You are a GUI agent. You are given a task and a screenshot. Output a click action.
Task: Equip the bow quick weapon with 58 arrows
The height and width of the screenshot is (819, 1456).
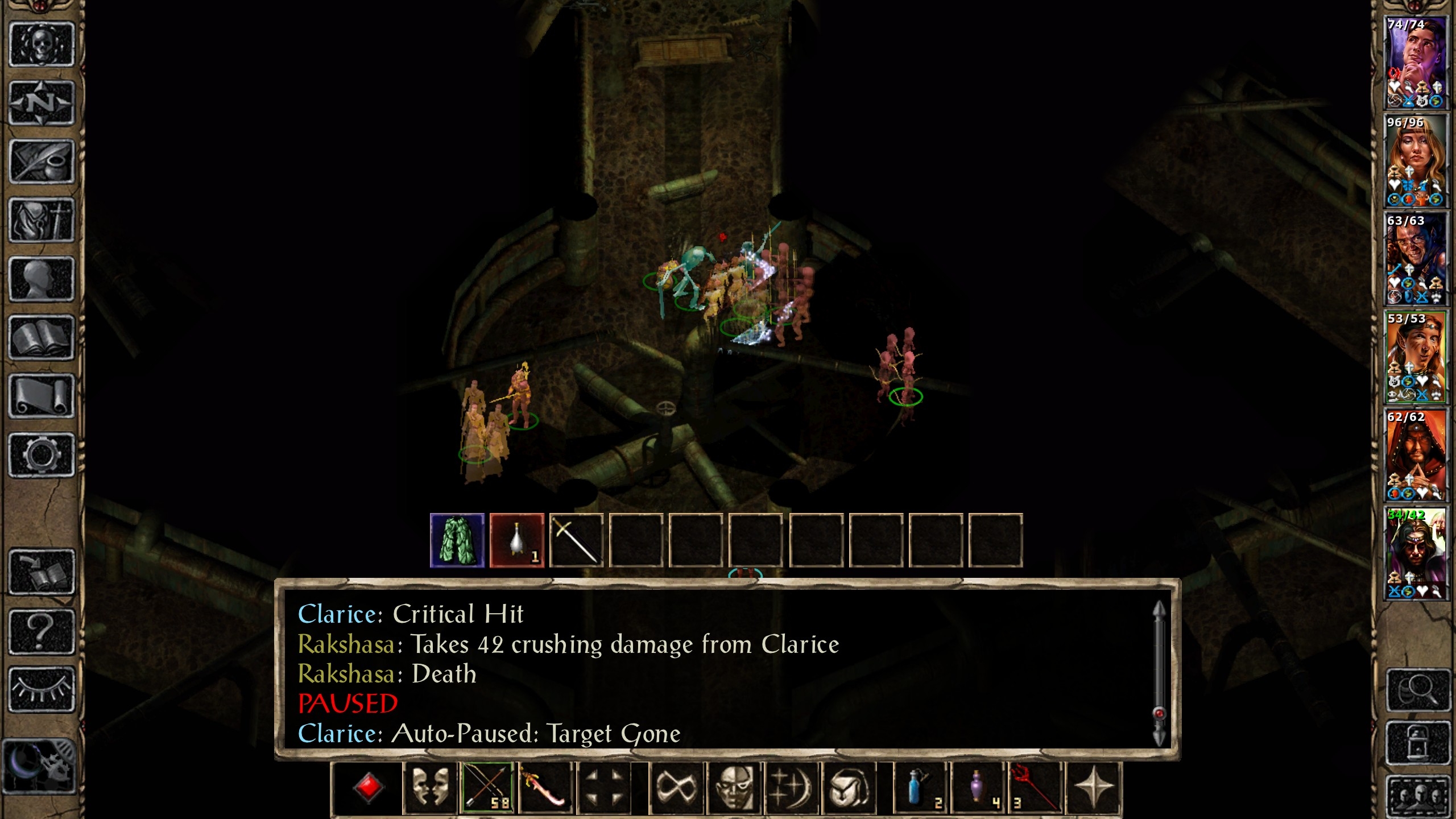(x=487, y=788)
